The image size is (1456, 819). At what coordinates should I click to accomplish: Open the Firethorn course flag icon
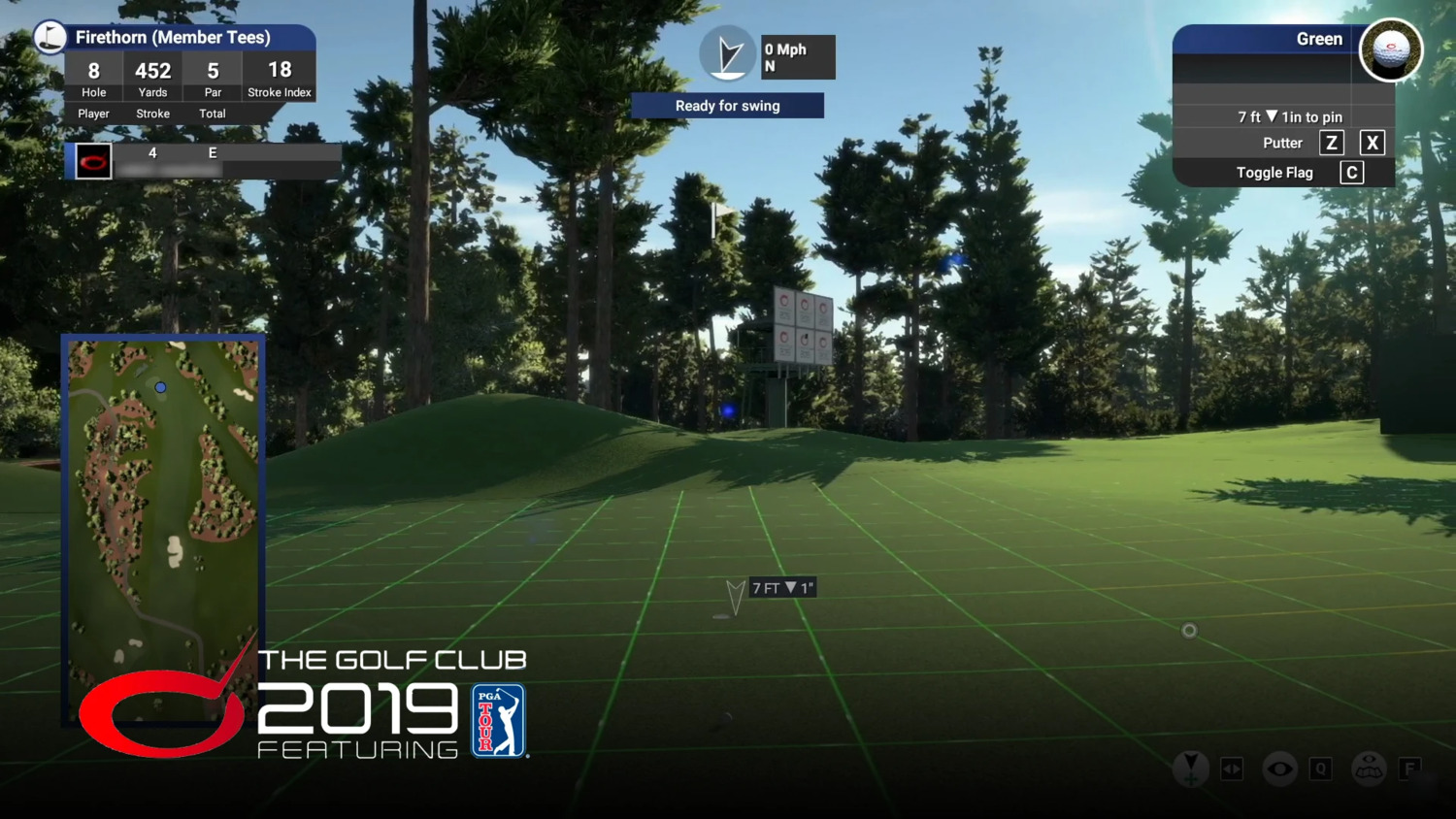pos(50,38)
